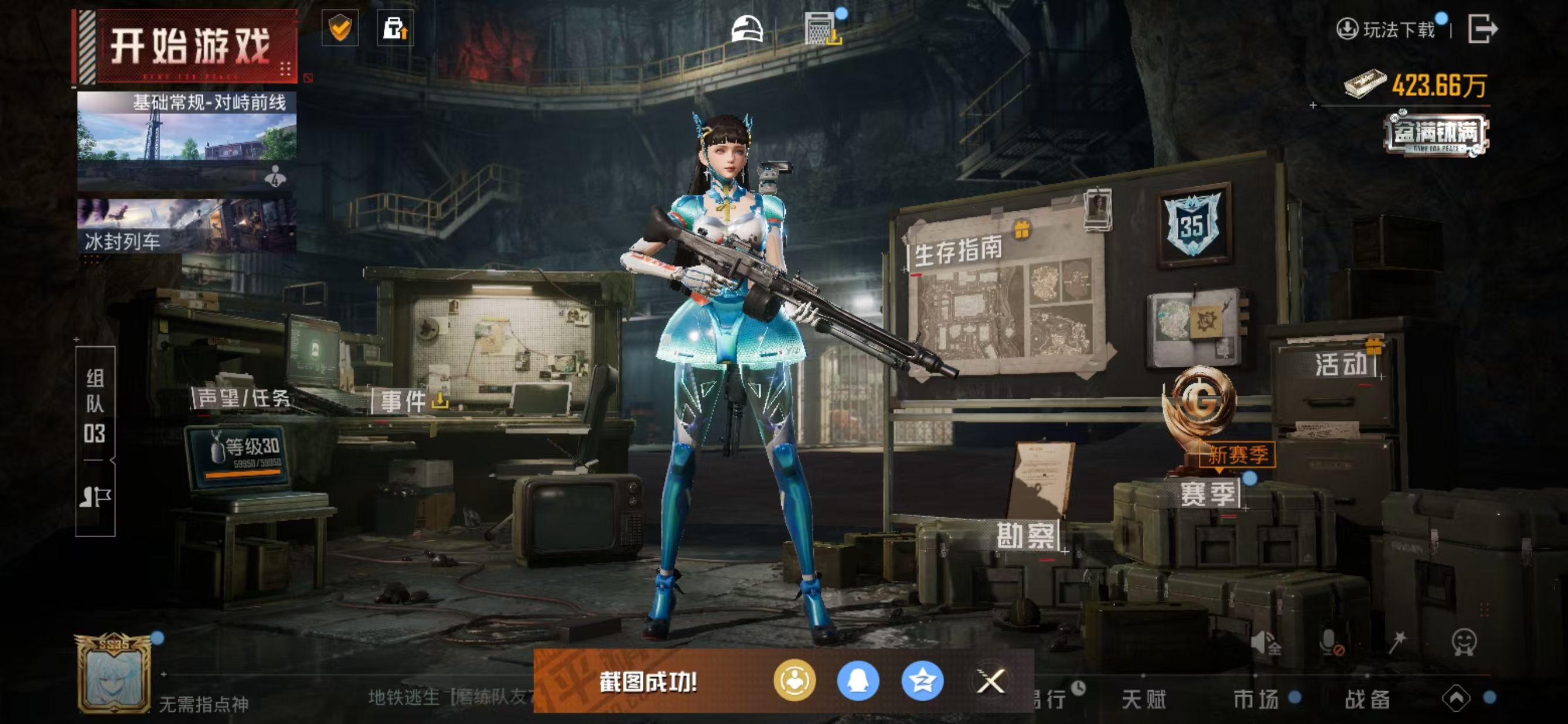
Task: Open the 勘察 menu
Action: coord(1025,536)
